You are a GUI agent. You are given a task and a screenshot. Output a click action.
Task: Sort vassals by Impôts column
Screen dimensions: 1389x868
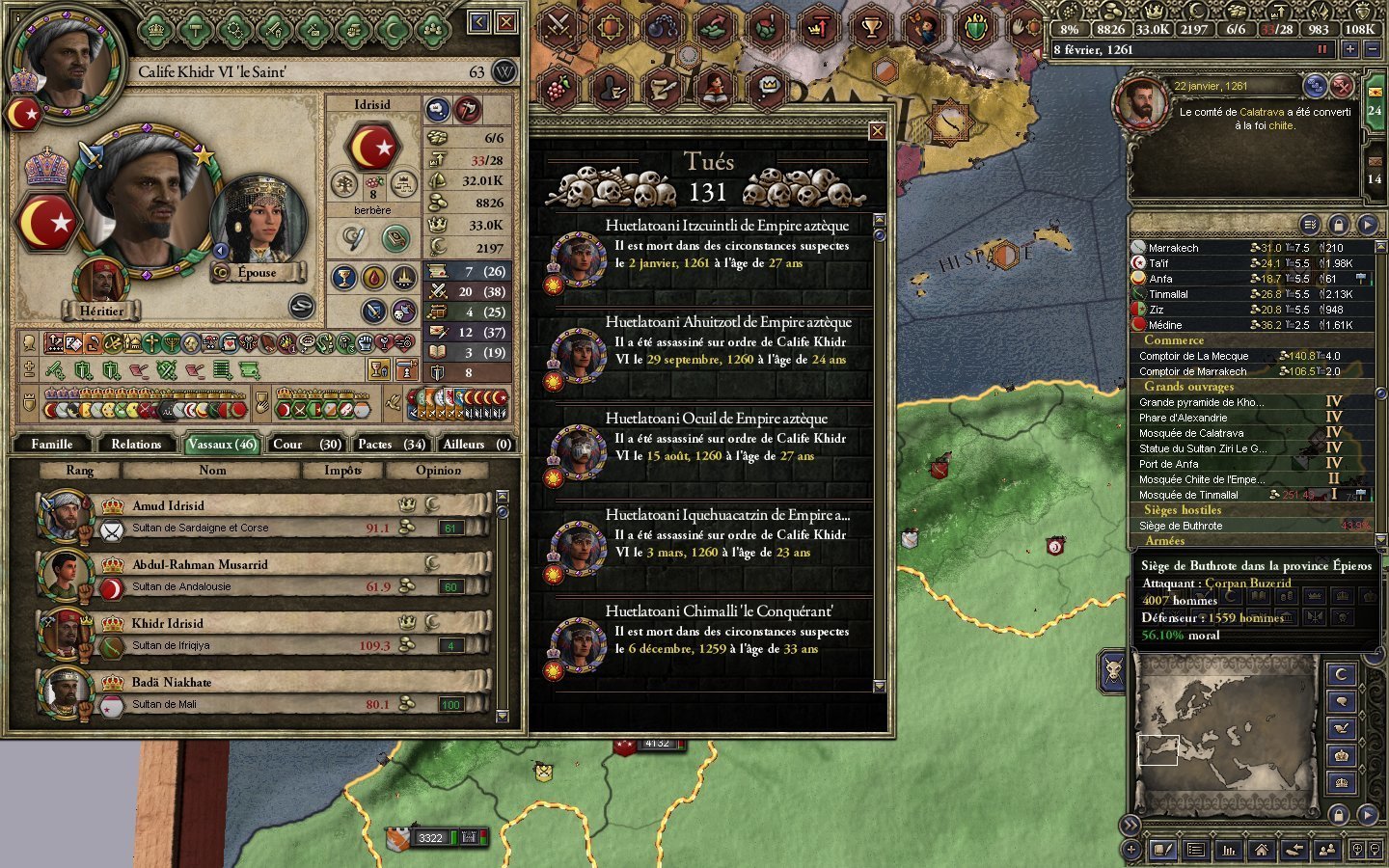coord(342,471)
